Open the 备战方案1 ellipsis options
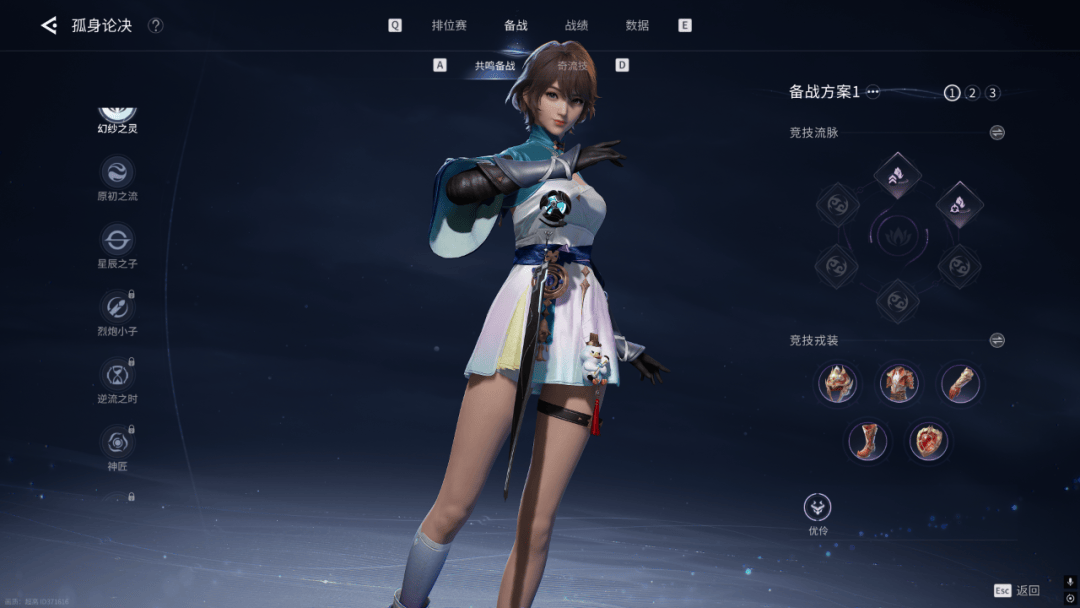1080x608 pixels. click(x=873, y=92)
